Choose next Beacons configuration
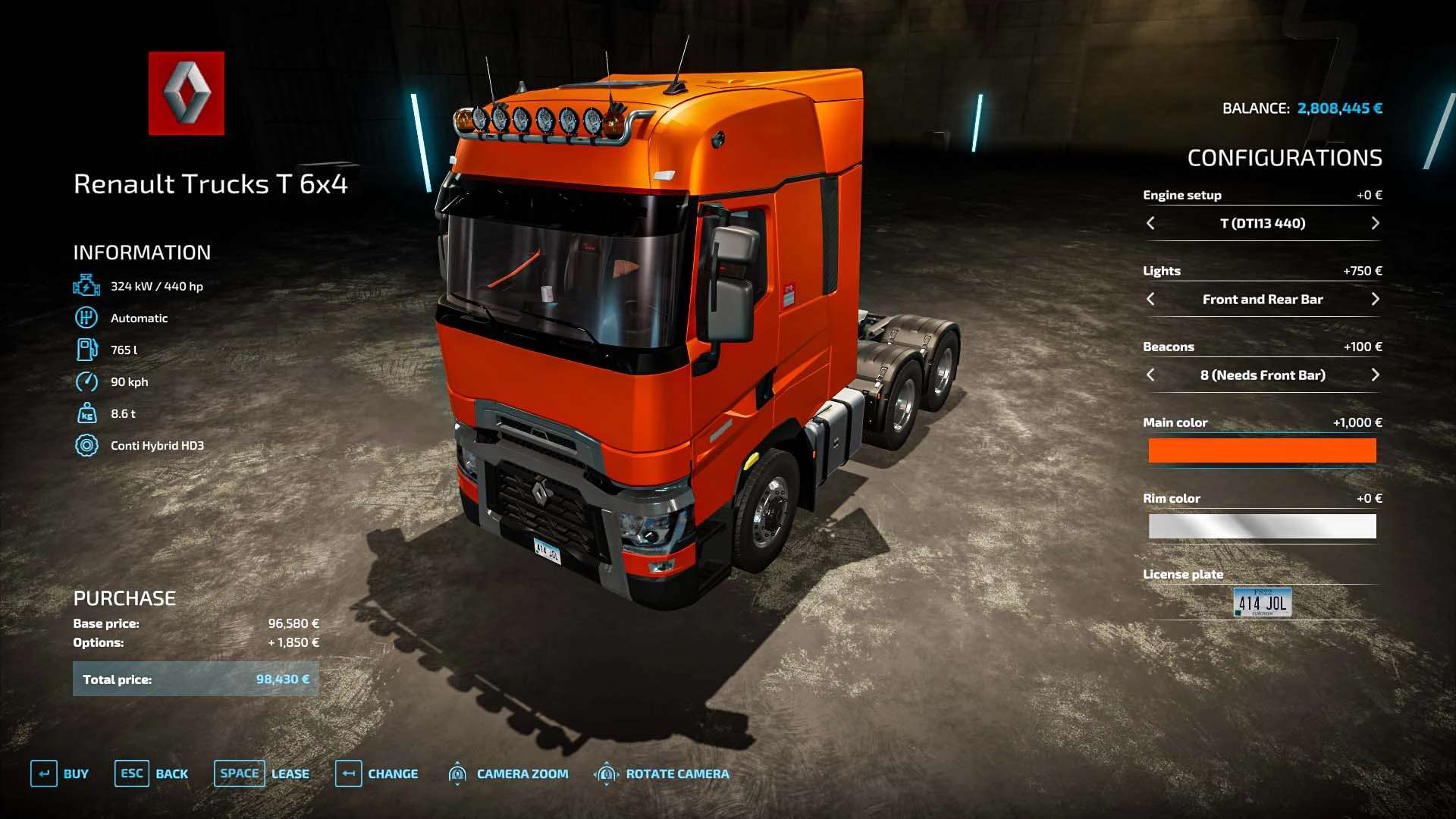 coord(1375,375)
